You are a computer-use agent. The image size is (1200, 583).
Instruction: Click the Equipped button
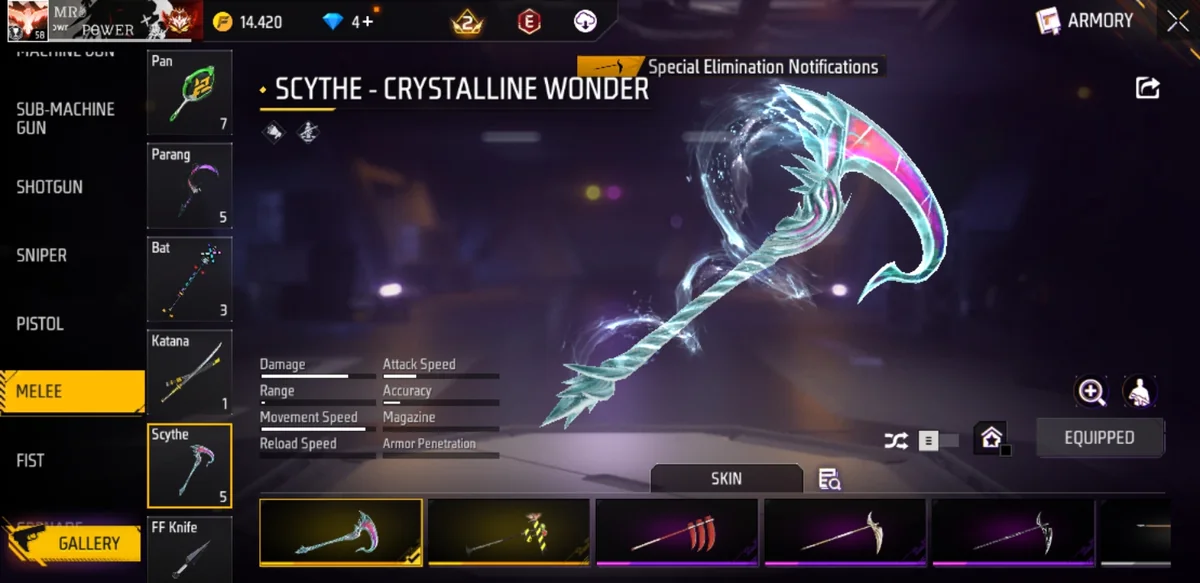click(1099, 438)
